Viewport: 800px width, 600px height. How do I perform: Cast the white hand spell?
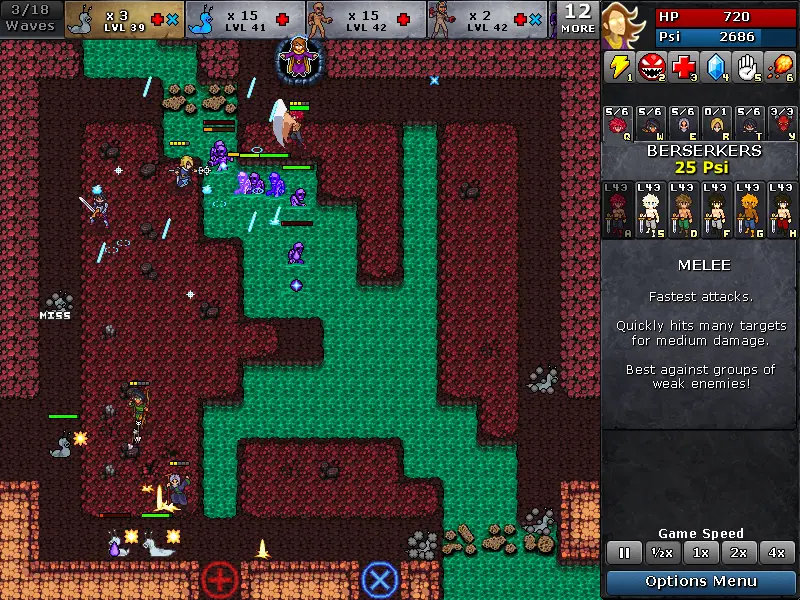[x=747, y=67]
